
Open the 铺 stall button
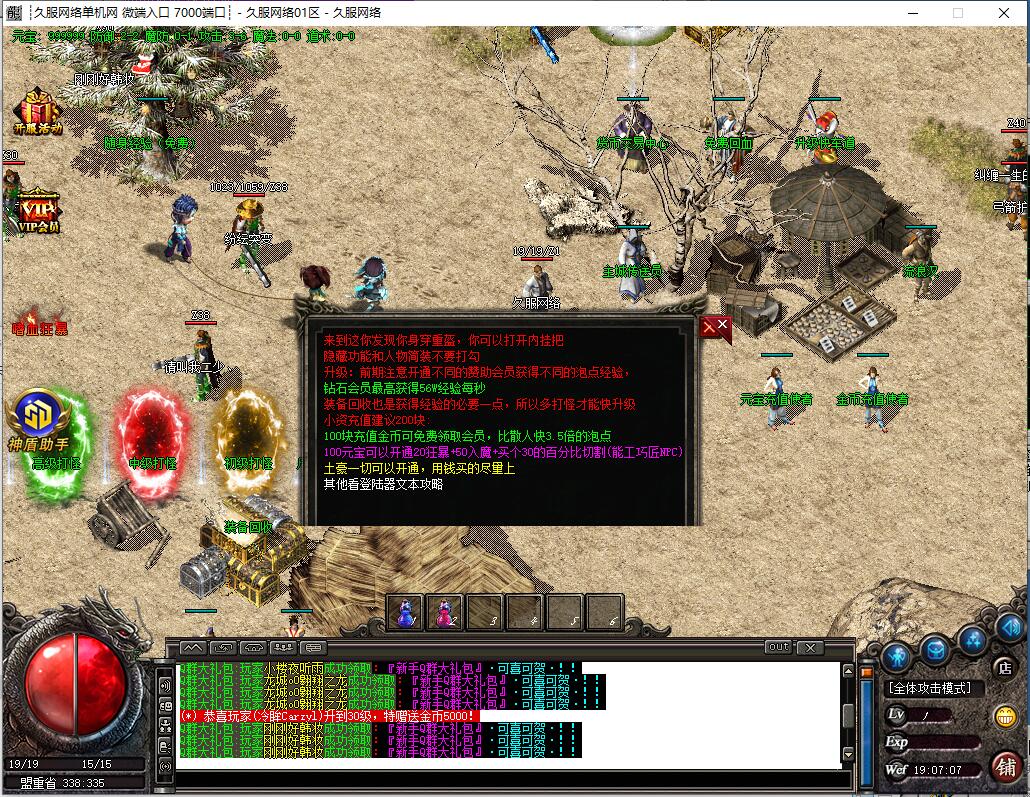click(x=1006, y=766)
